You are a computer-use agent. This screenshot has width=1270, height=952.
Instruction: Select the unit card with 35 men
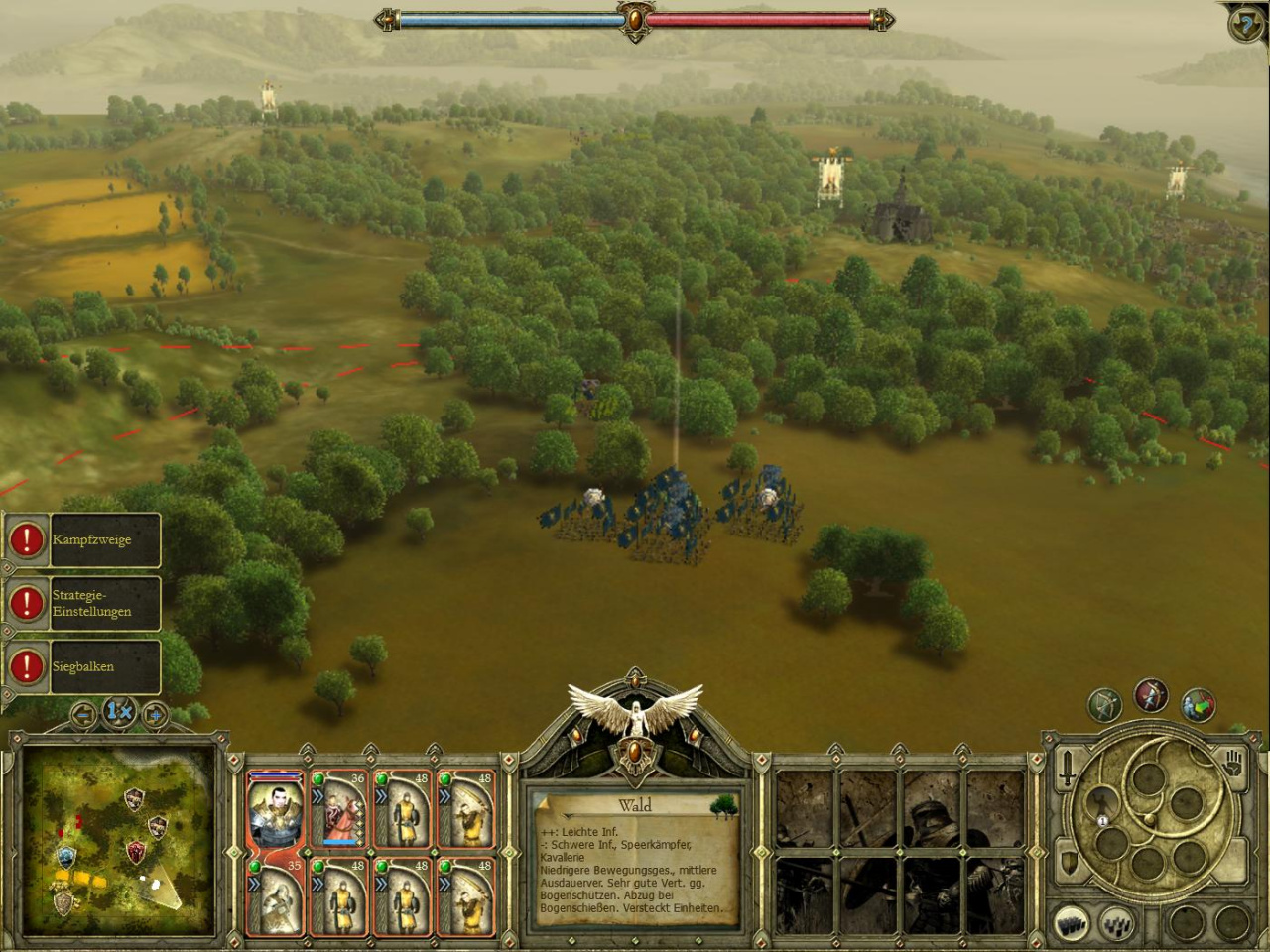tap(275, 896)
